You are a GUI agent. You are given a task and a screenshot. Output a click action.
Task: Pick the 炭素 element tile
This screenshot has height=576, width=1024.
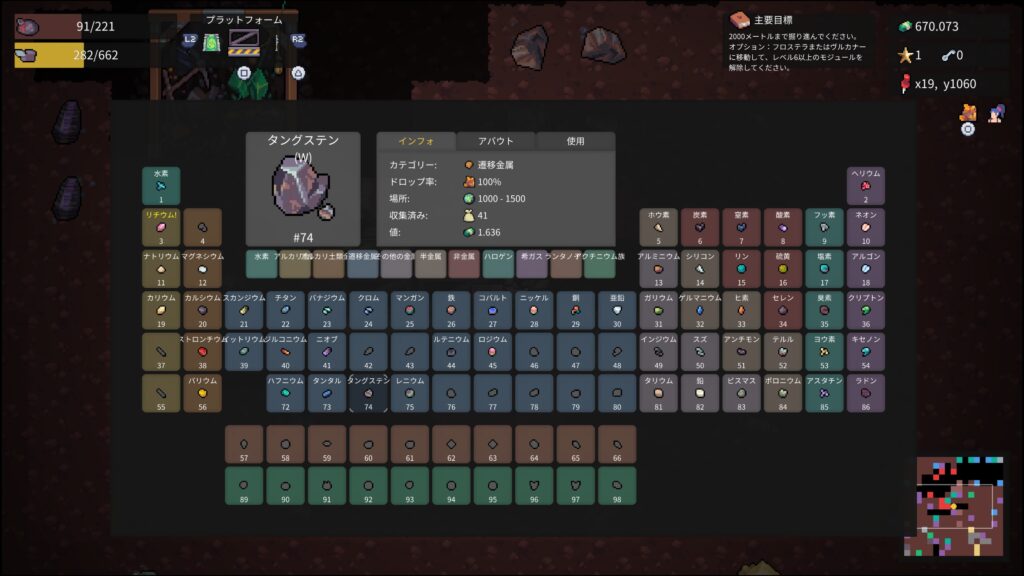click(x=700, y=227)
